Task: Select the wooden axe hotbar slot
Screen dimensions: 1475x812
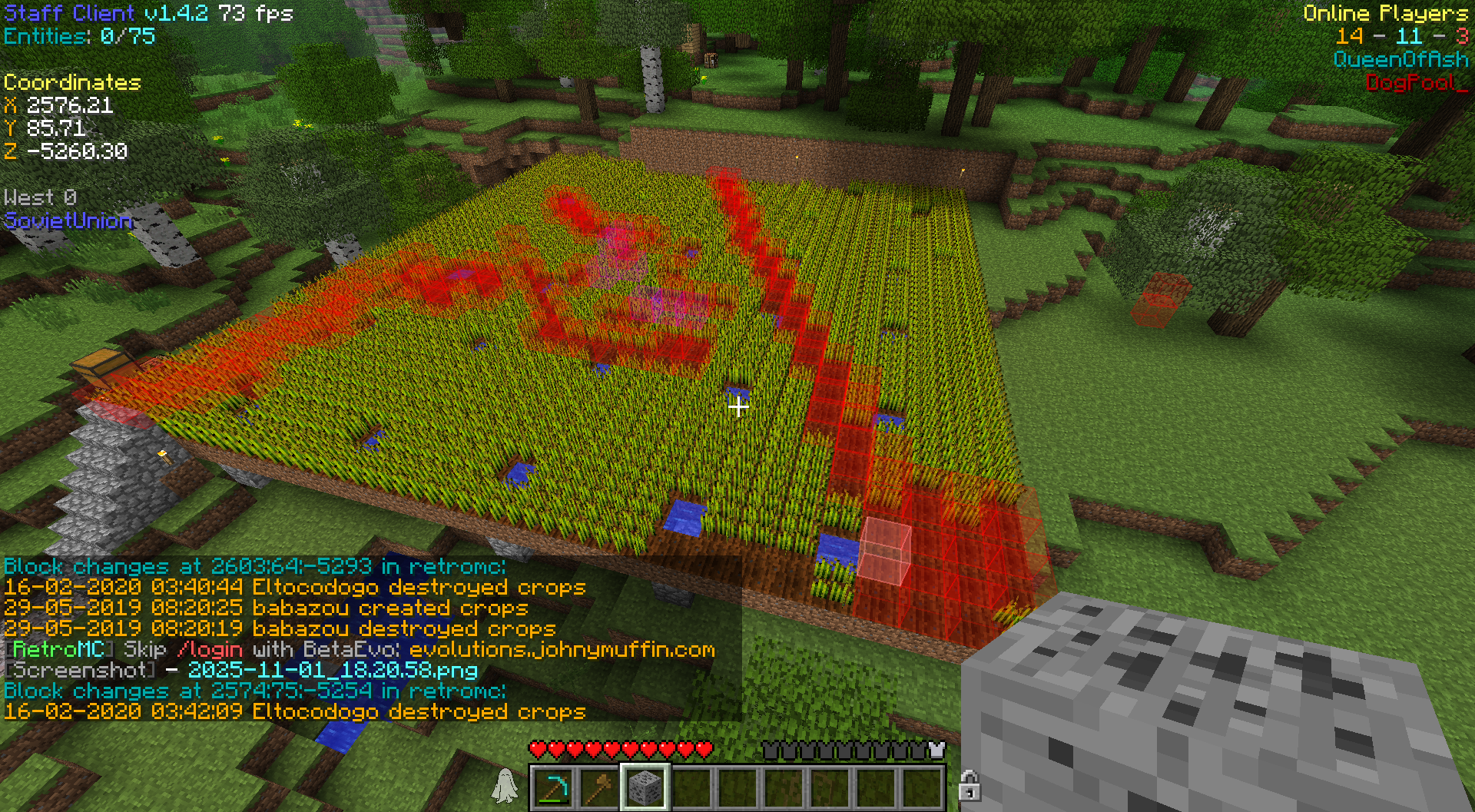Action: click(x=599, y=787)
